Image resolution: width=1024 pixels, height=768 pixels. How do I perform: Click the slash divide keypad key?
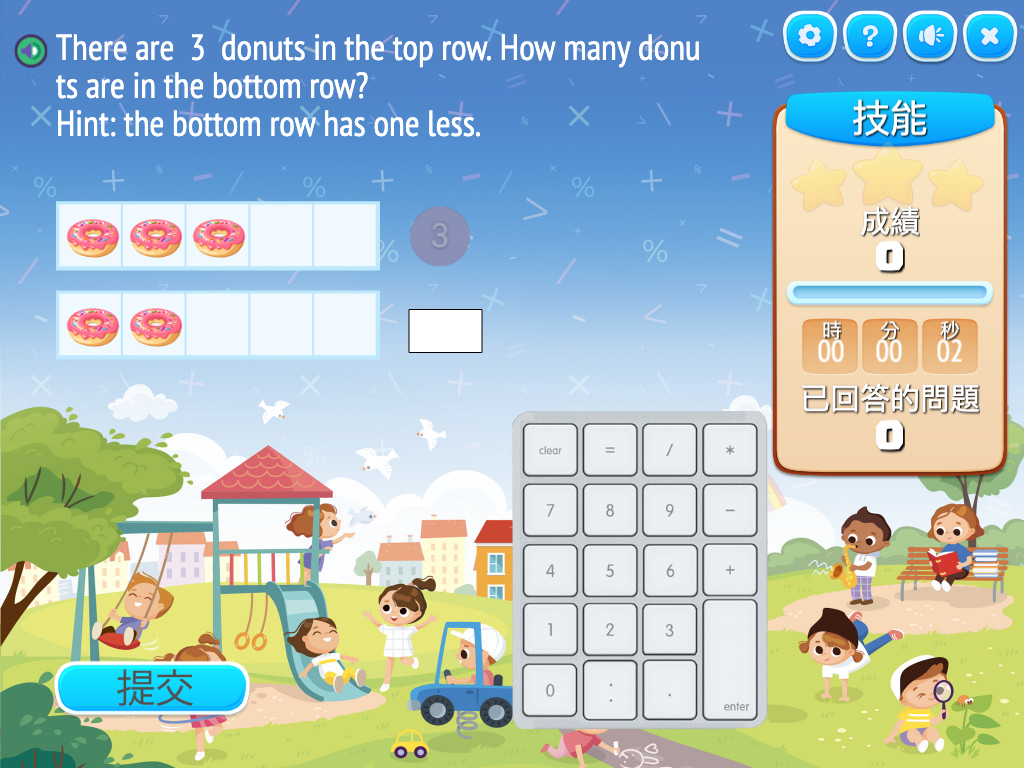coord(670,450)
